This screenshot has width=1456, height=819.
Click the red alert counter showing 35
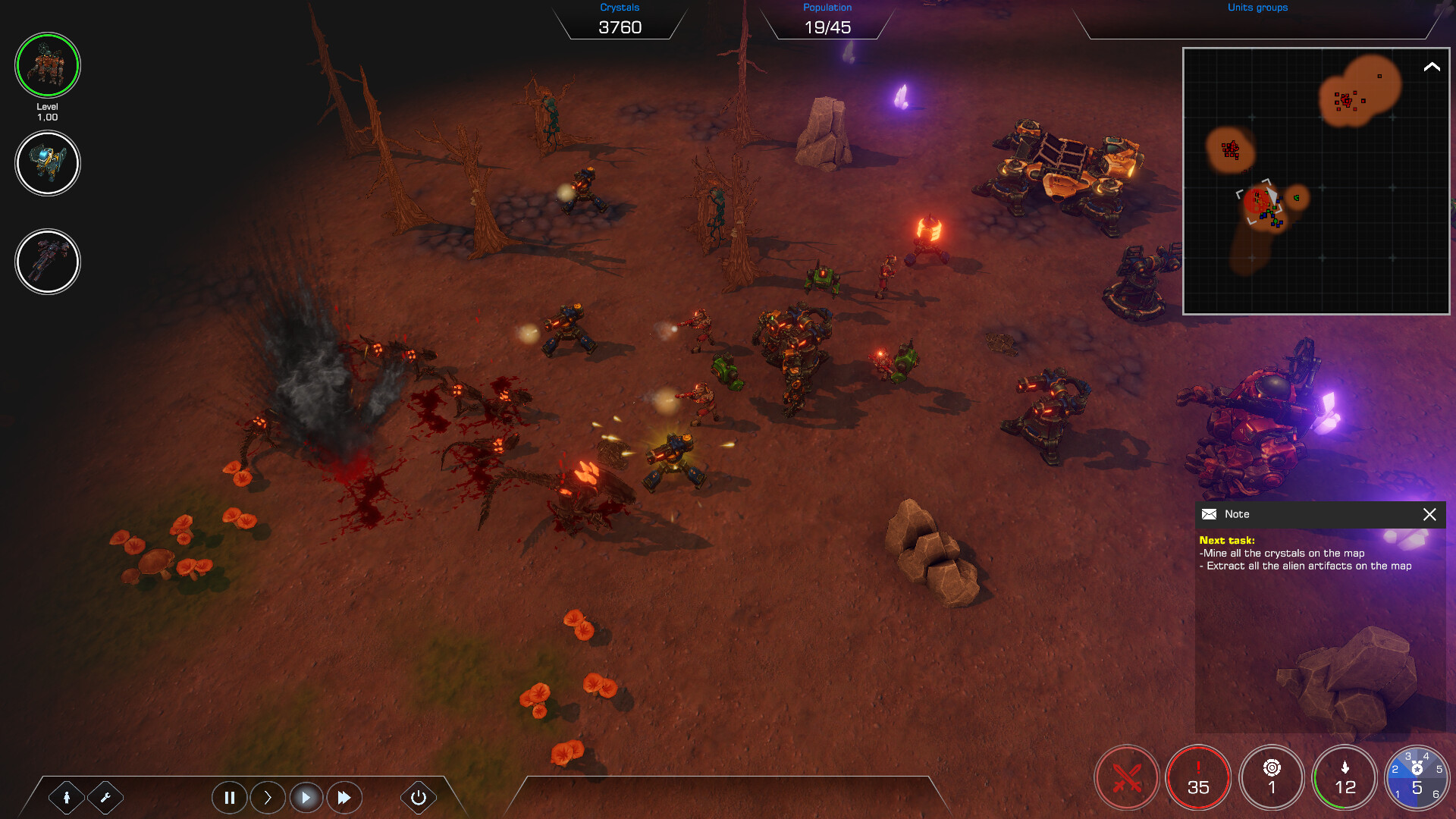[1198, 777]
